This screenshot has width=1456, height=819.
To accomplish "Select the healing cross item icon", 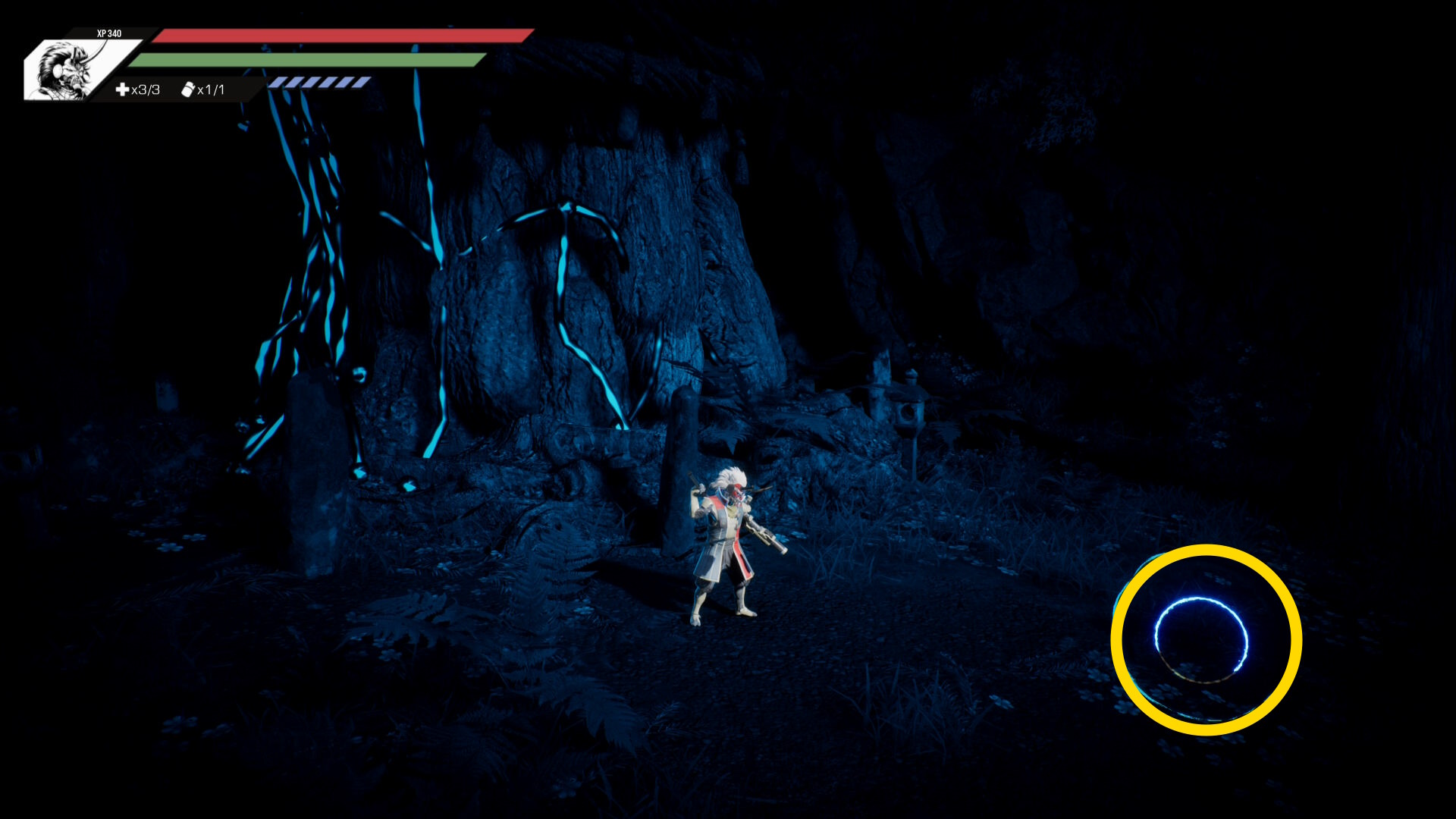I will click(122, 89).
